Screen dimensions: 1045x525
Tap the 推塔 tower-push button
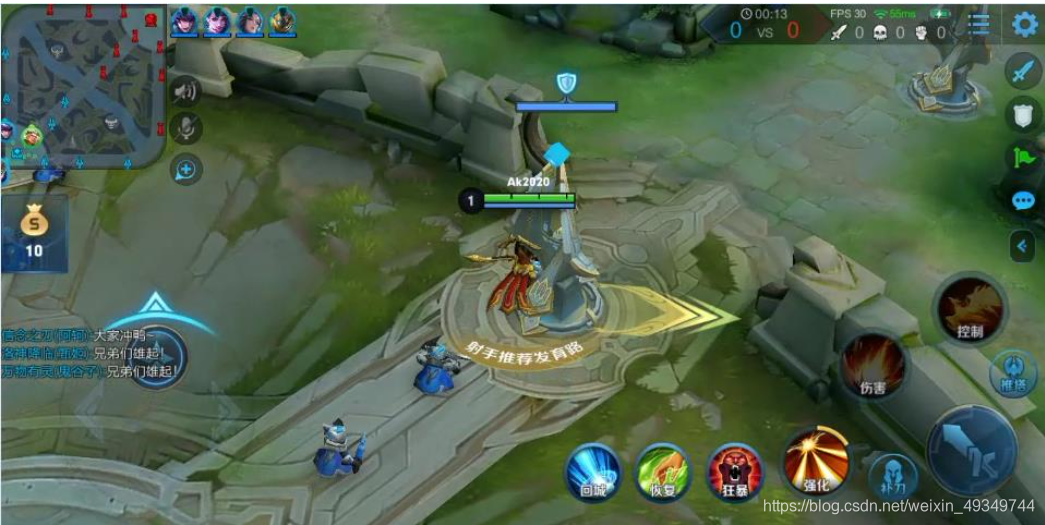pyautogui.click(x=1013, y=373)
